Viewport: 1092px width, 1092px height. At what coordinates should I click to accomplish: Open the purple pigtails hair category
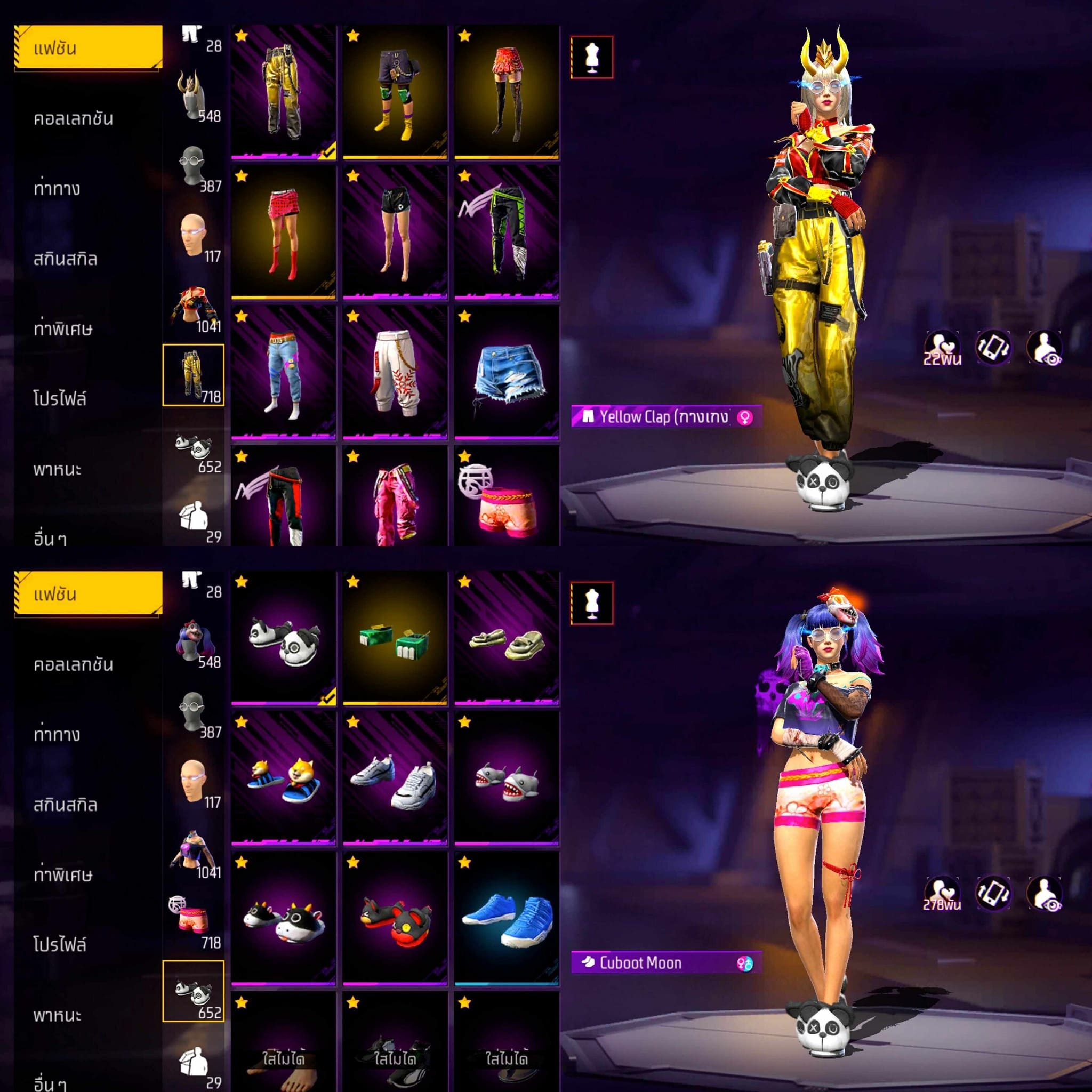194,642
